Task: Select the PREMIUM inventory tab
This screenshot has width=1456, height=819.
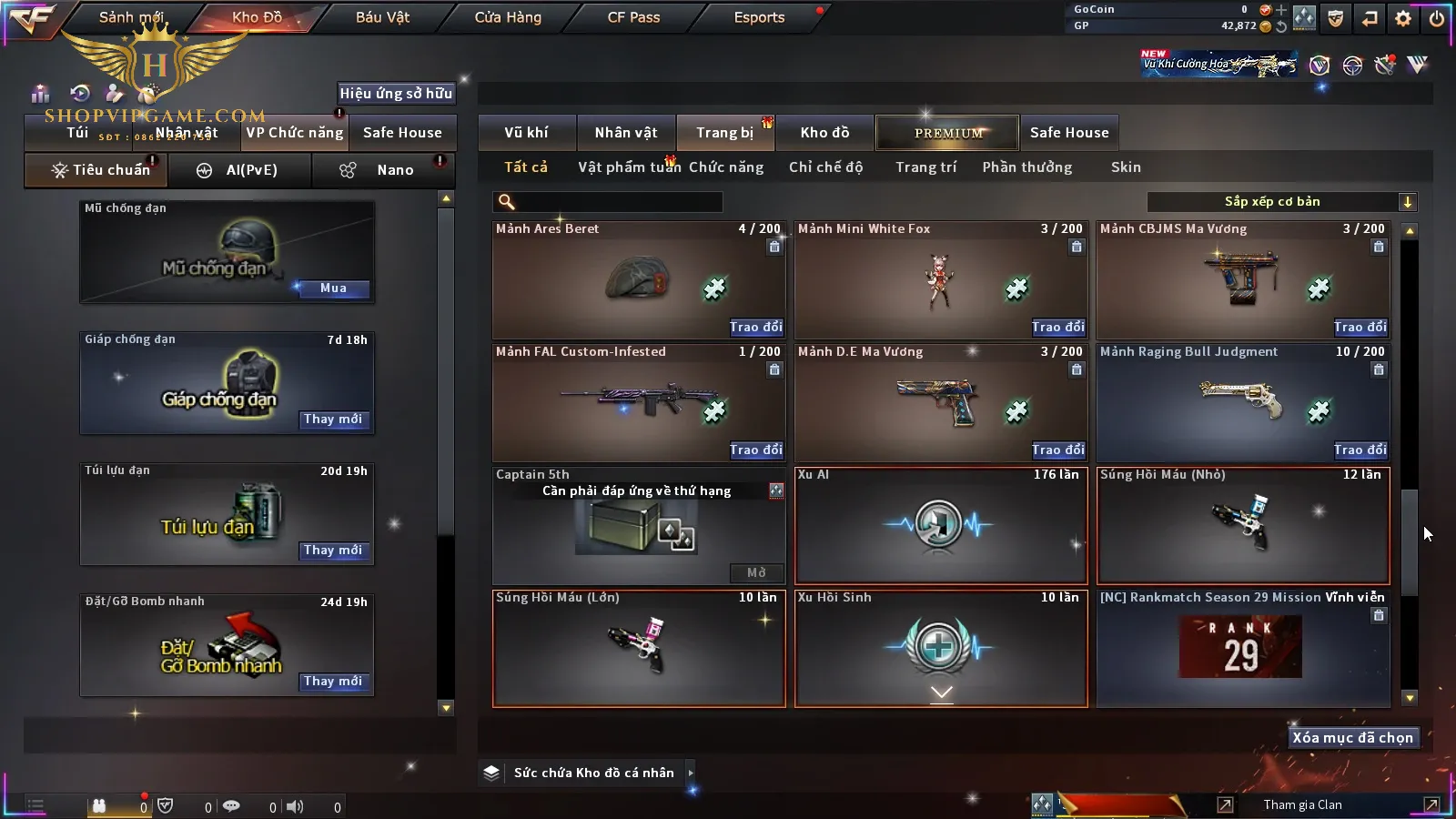Action: [948, 133]
